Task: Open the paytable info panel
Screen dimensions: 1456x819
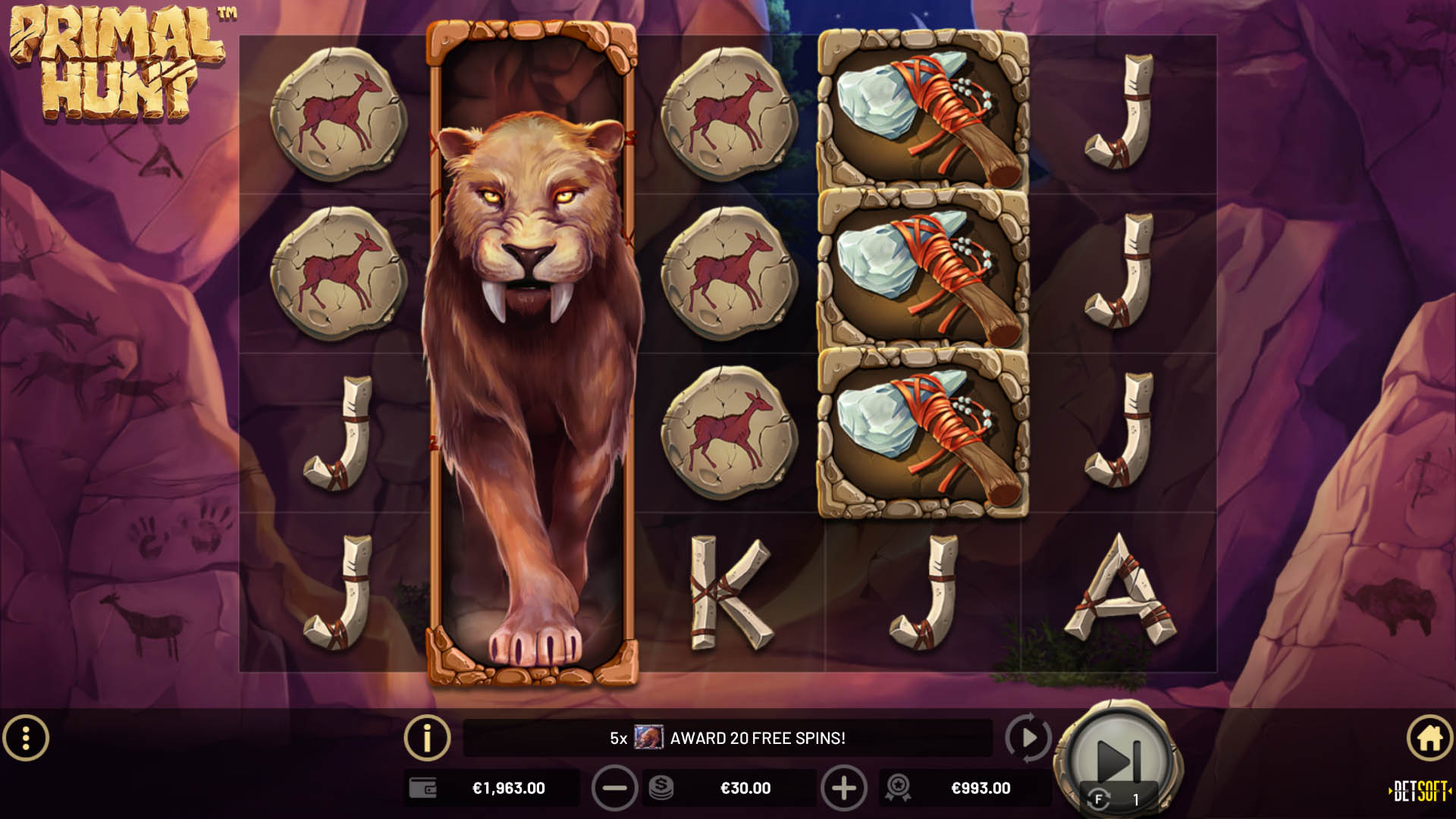Action: pos(427,736)
